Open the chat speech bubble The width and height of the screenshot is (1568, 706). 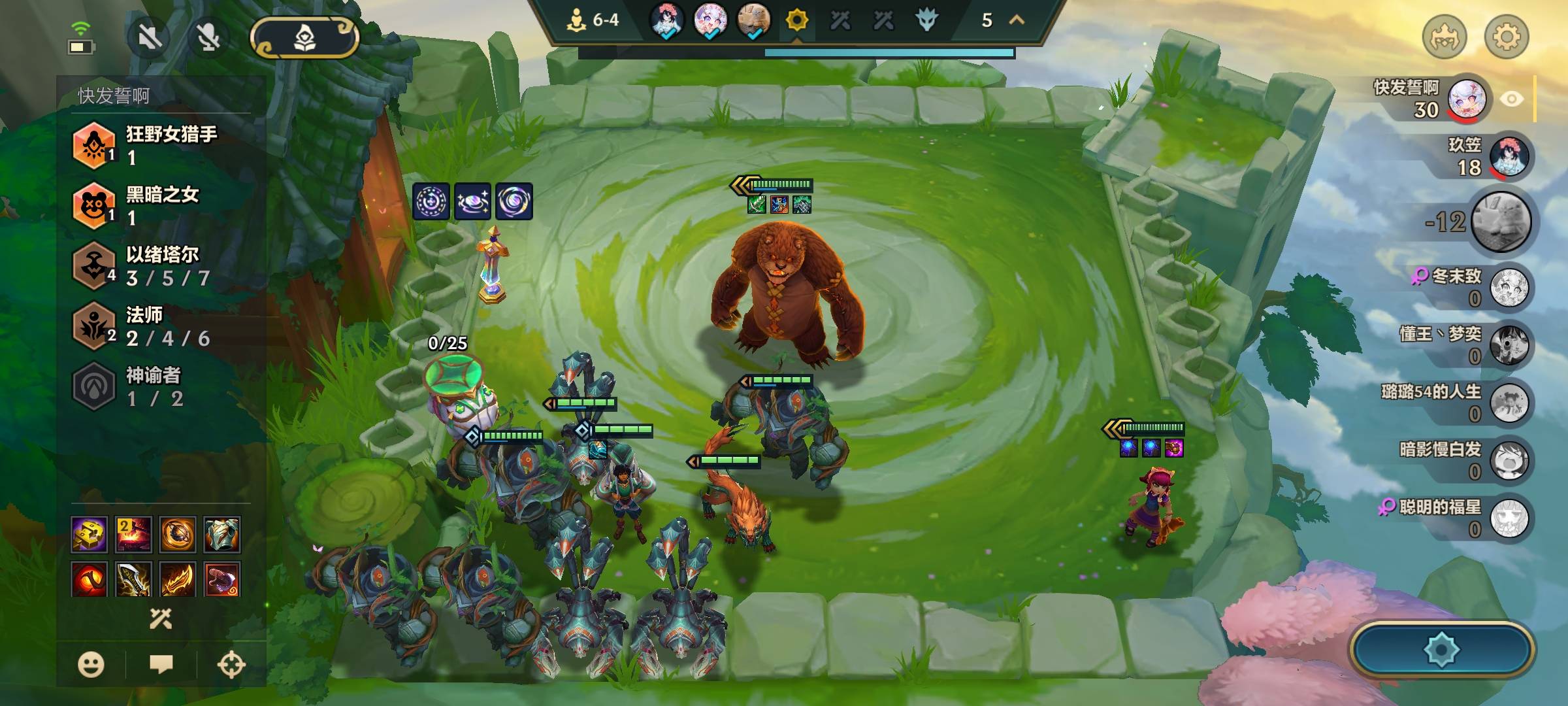(x=161, y=665)
